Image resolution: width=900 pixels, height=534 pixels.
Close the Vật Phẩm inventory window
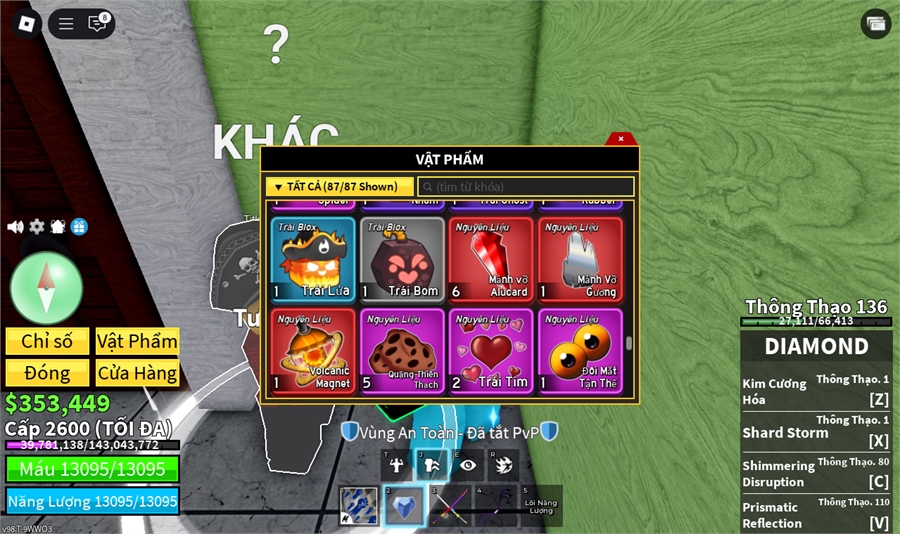(621, 139)
